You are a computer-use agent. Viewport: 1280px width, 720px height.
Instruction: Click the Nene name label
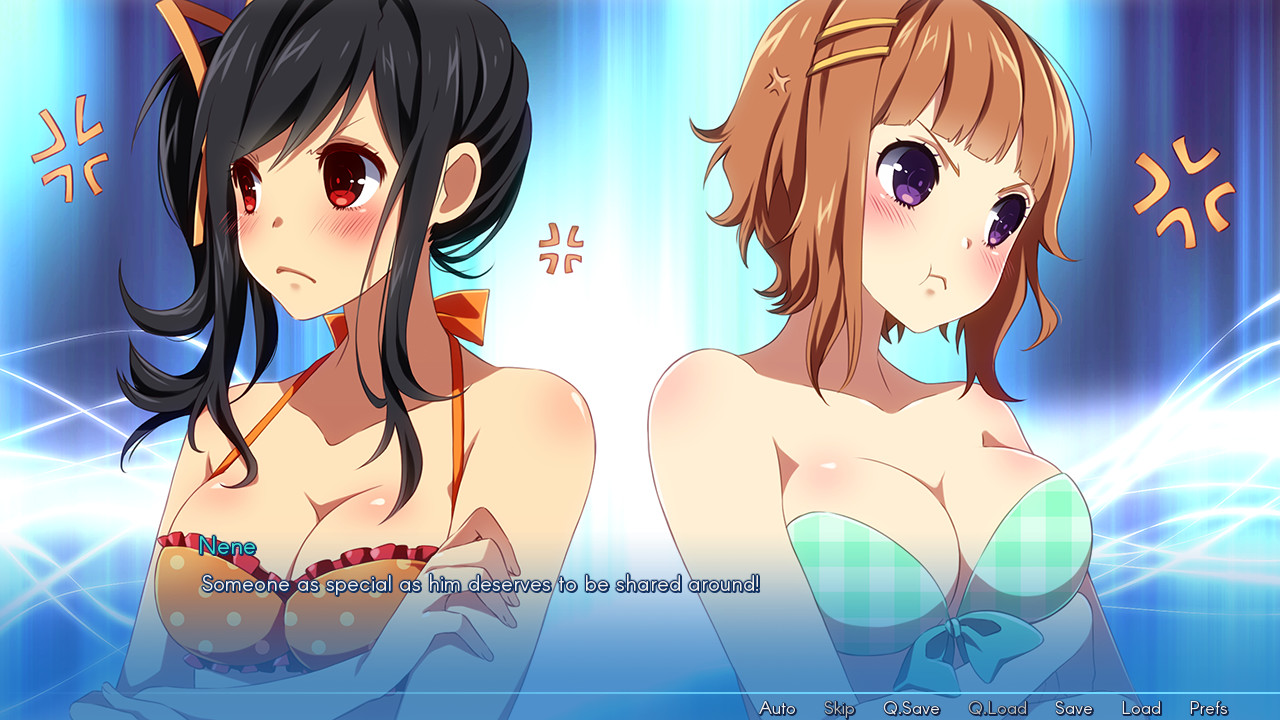[x=228, y=548]
